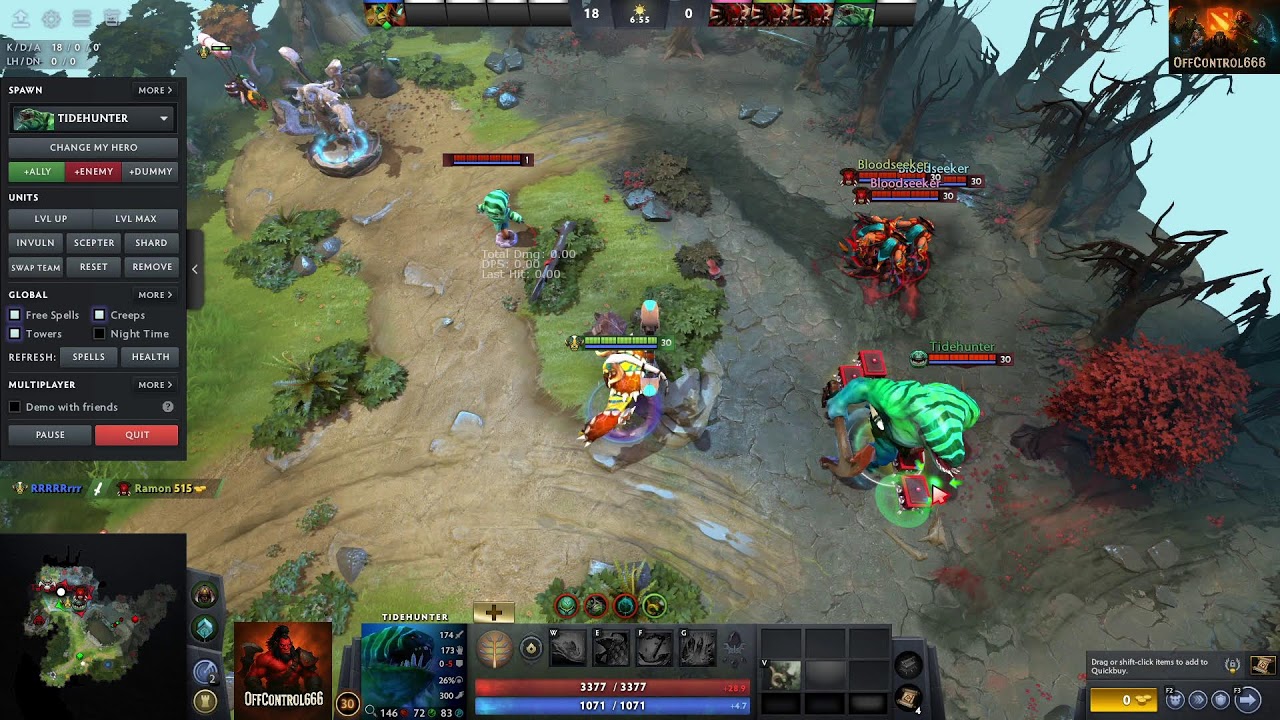This screenshot has height=720, width=1280.
Task: Enable the Free Spells checkbox
Action: pyautogui.click(x=15, y=315)
